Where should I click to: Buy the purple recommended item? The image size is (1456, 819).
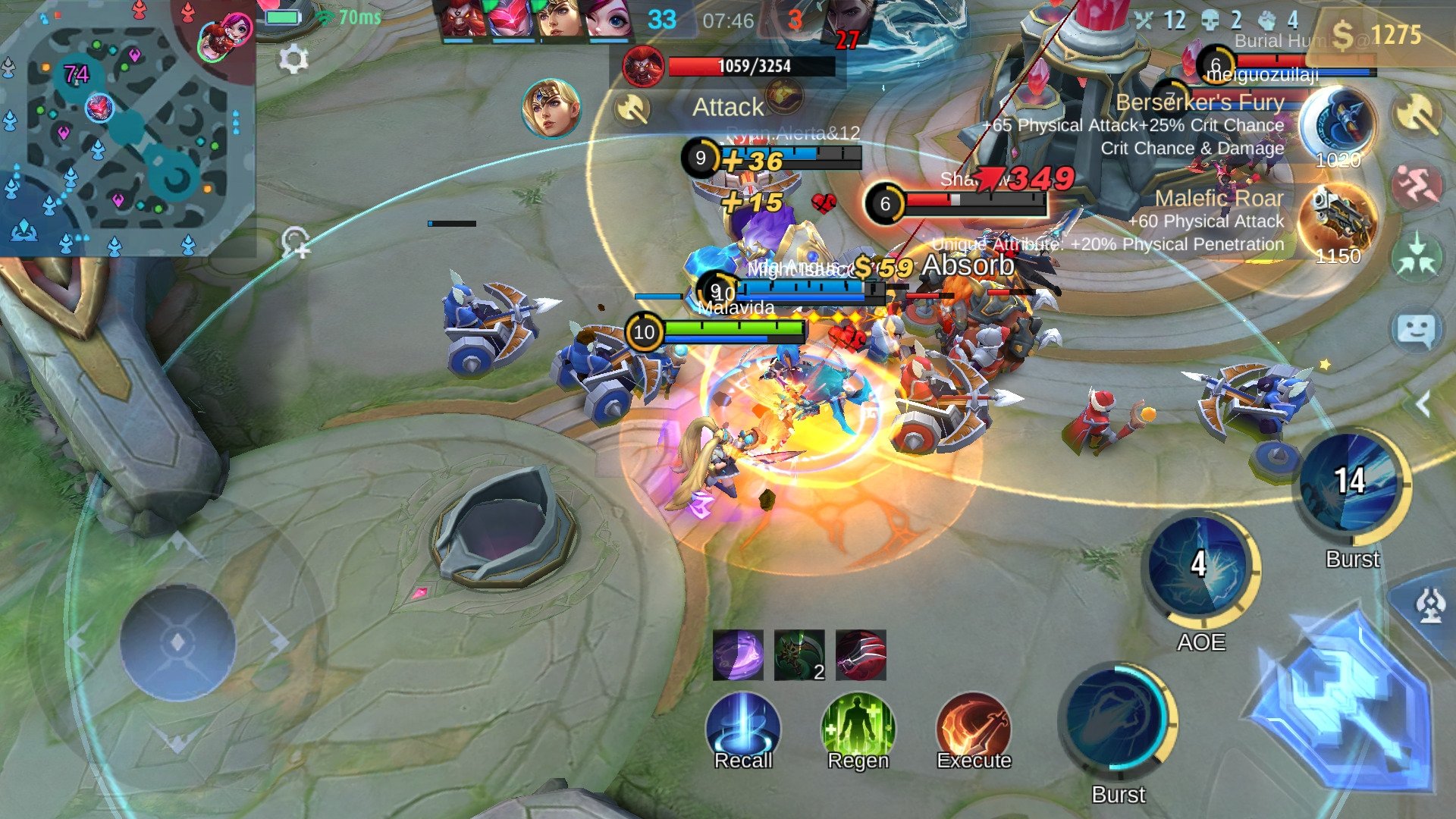tap(738, 655)
